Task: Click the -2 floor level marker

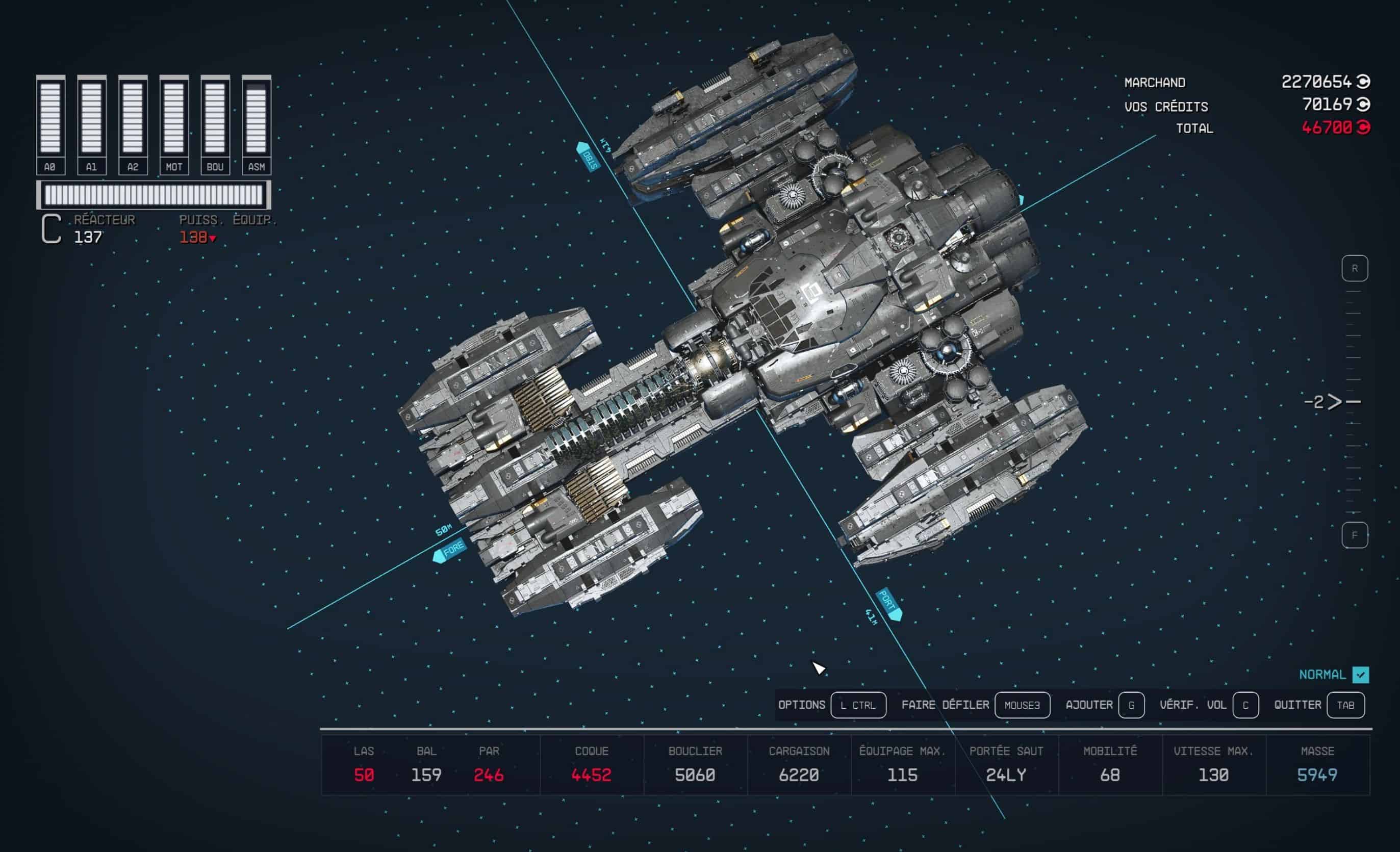Action: 1324,402
